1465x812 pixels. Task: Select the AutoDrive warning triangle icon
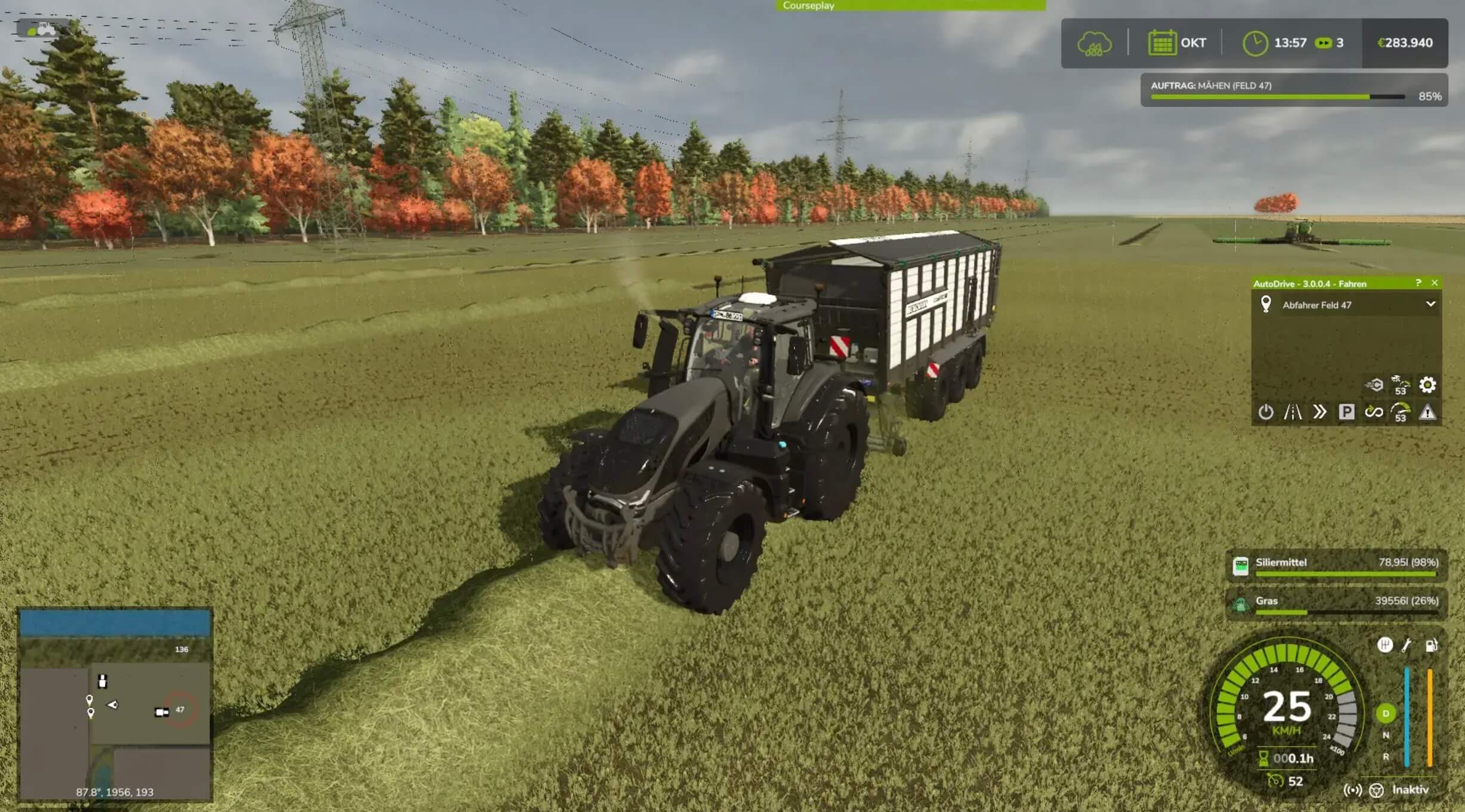click(1427, 412)
